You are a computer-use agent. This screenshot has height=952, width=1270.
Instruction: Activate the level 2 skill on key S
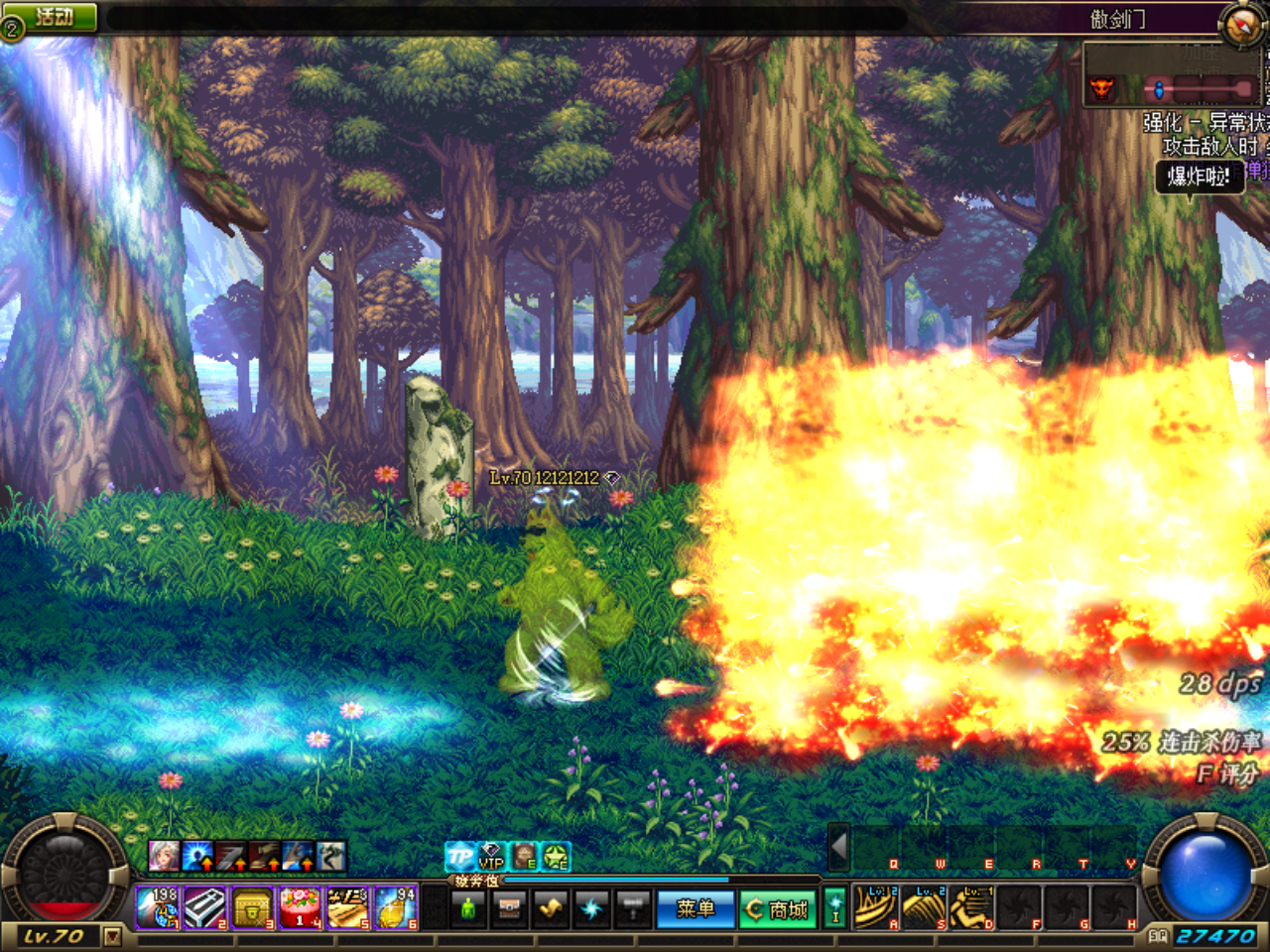(x=924, y=907)
